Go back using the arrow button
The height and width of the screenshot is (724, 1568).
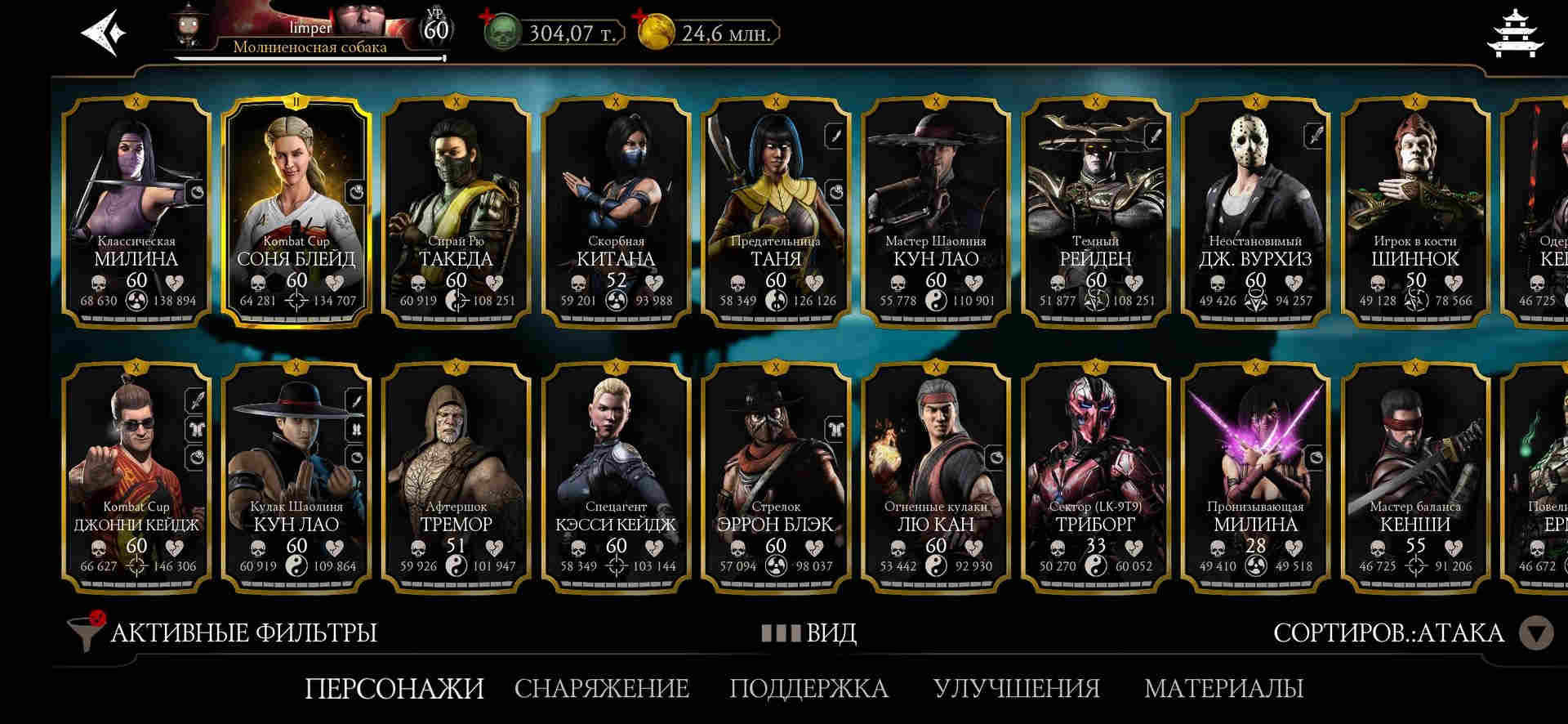pyautogui.click(x=104, y=34)
